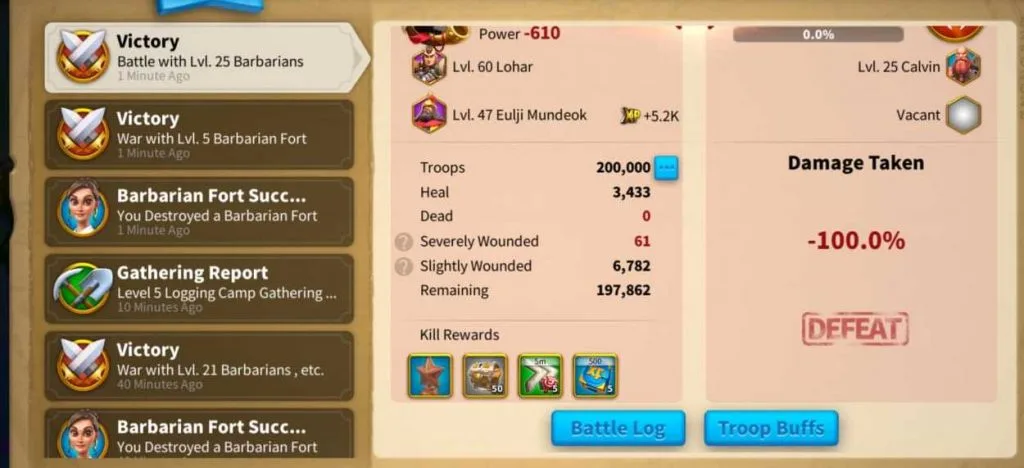Click the help icon beside Severely Wounded

click(404, 241)
